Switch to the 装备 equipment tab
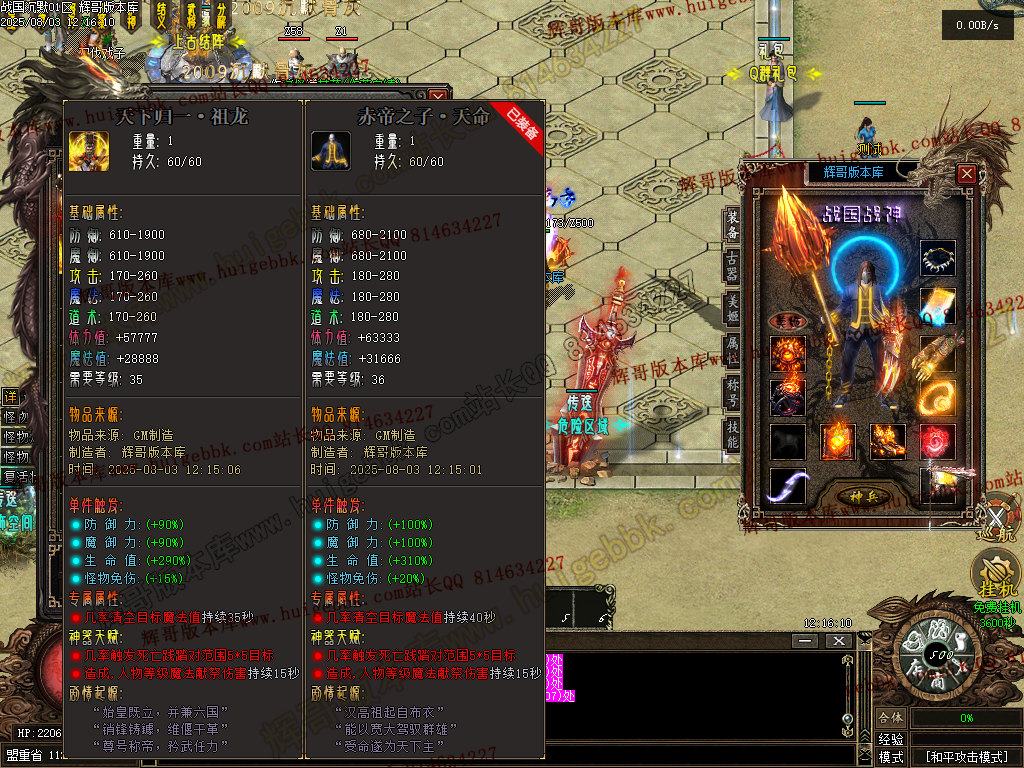Viewport: 1024px width, 768px height. click(x=733, y=225)
